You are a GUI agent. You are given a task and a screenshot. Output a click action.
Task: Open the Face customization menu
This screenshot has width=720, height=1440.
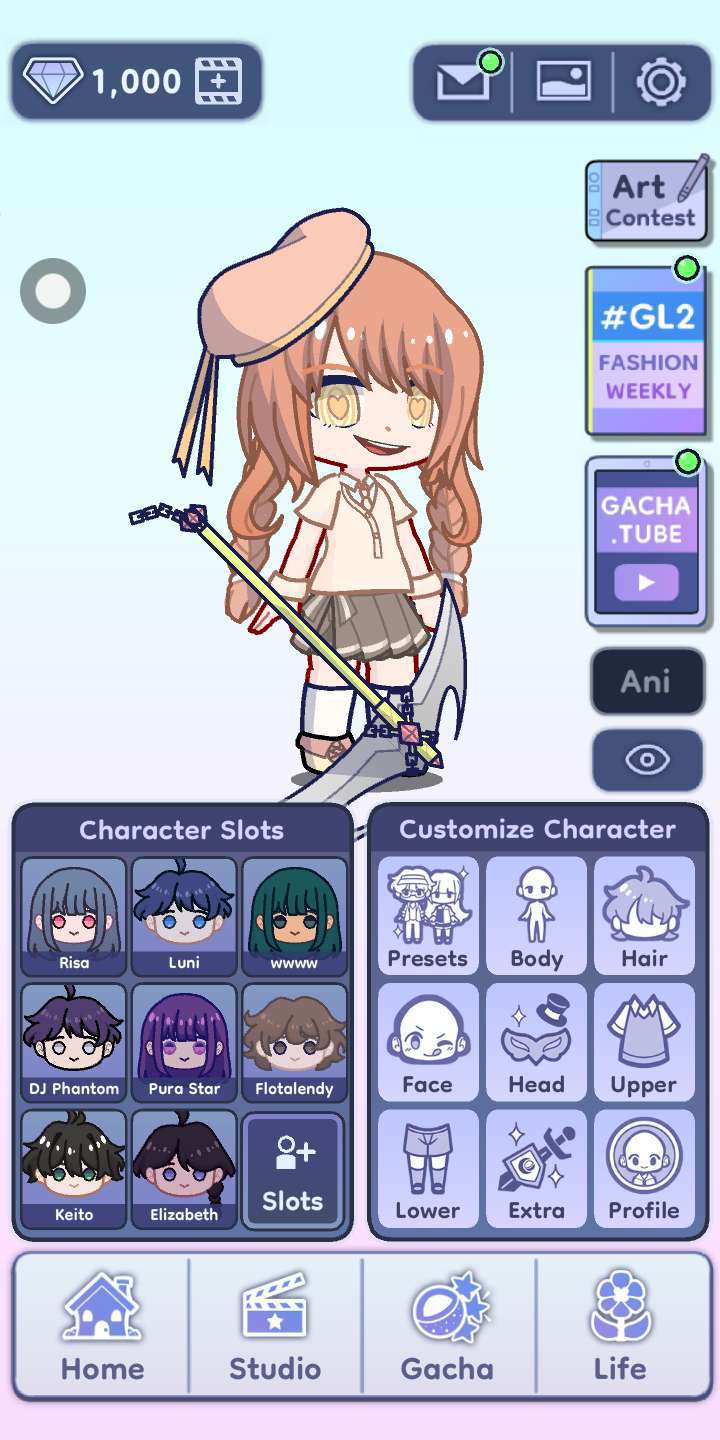(x=428, y=1042)
